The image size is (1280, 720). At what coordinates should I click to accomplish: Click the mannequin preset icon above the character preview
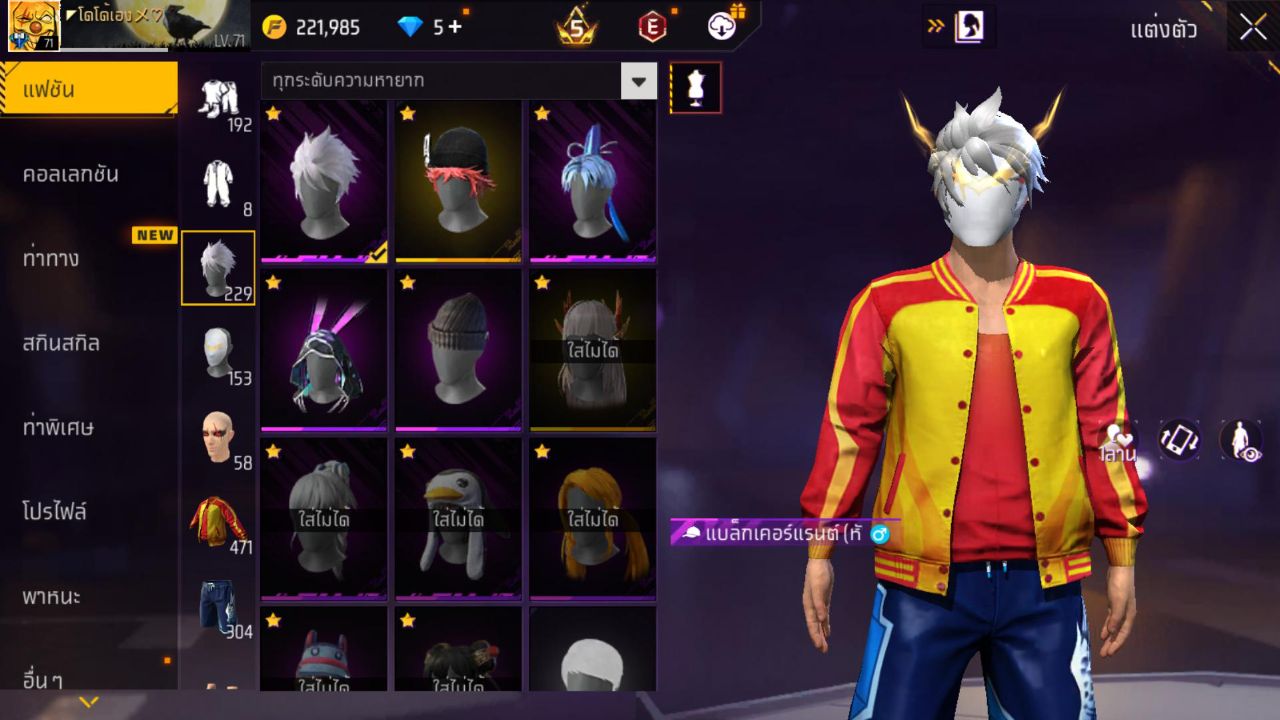694,87
